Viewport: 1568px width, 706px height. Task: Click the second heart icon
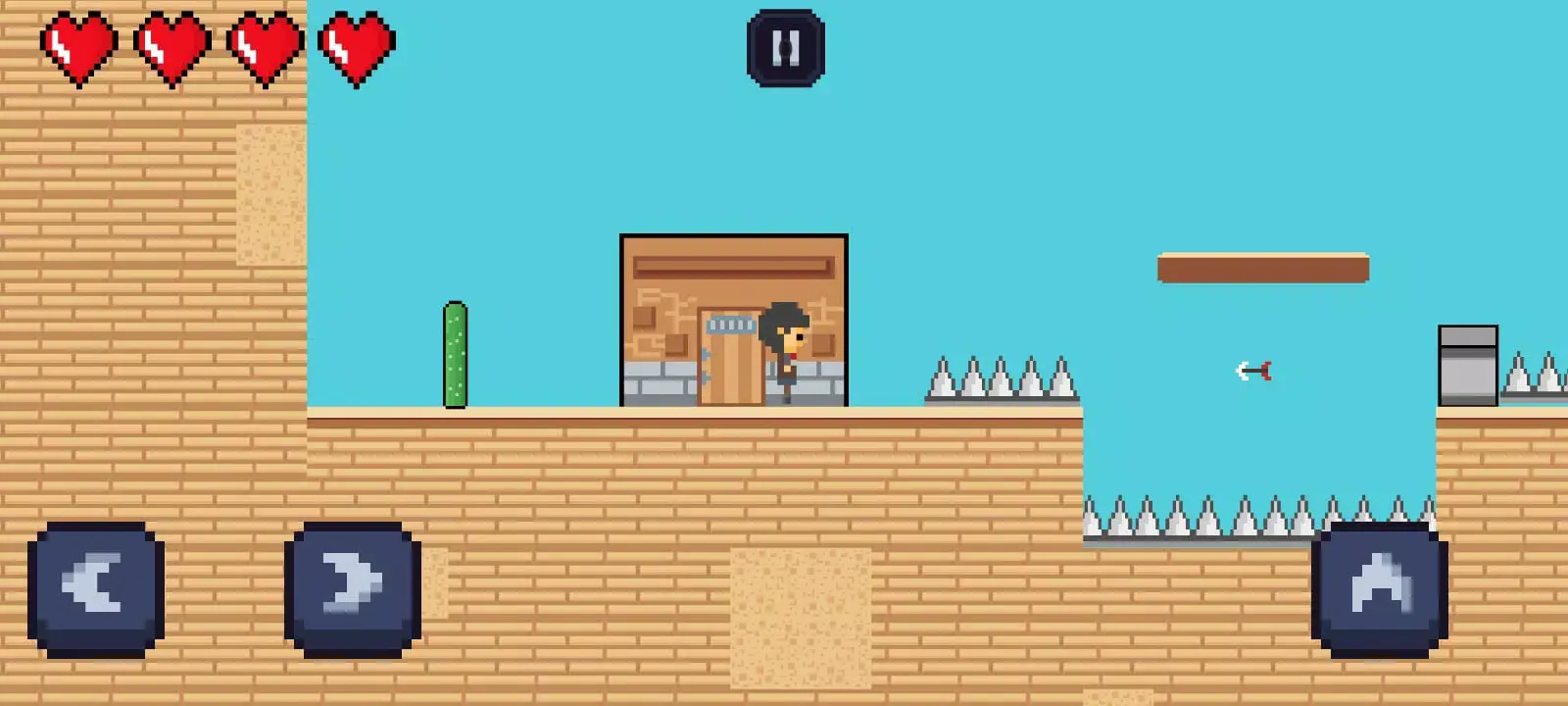[171, 44]
